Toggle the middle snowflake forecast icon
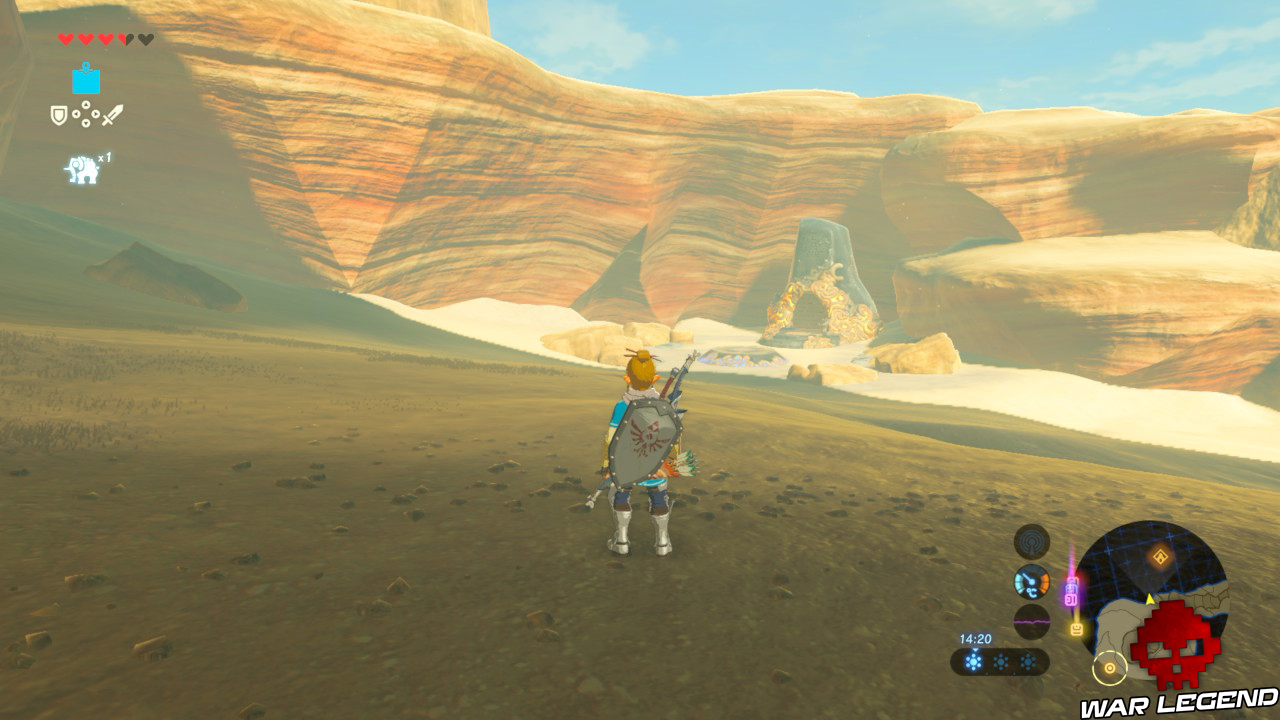The width and height of the screenshot is (1280, 720). 1001,662
